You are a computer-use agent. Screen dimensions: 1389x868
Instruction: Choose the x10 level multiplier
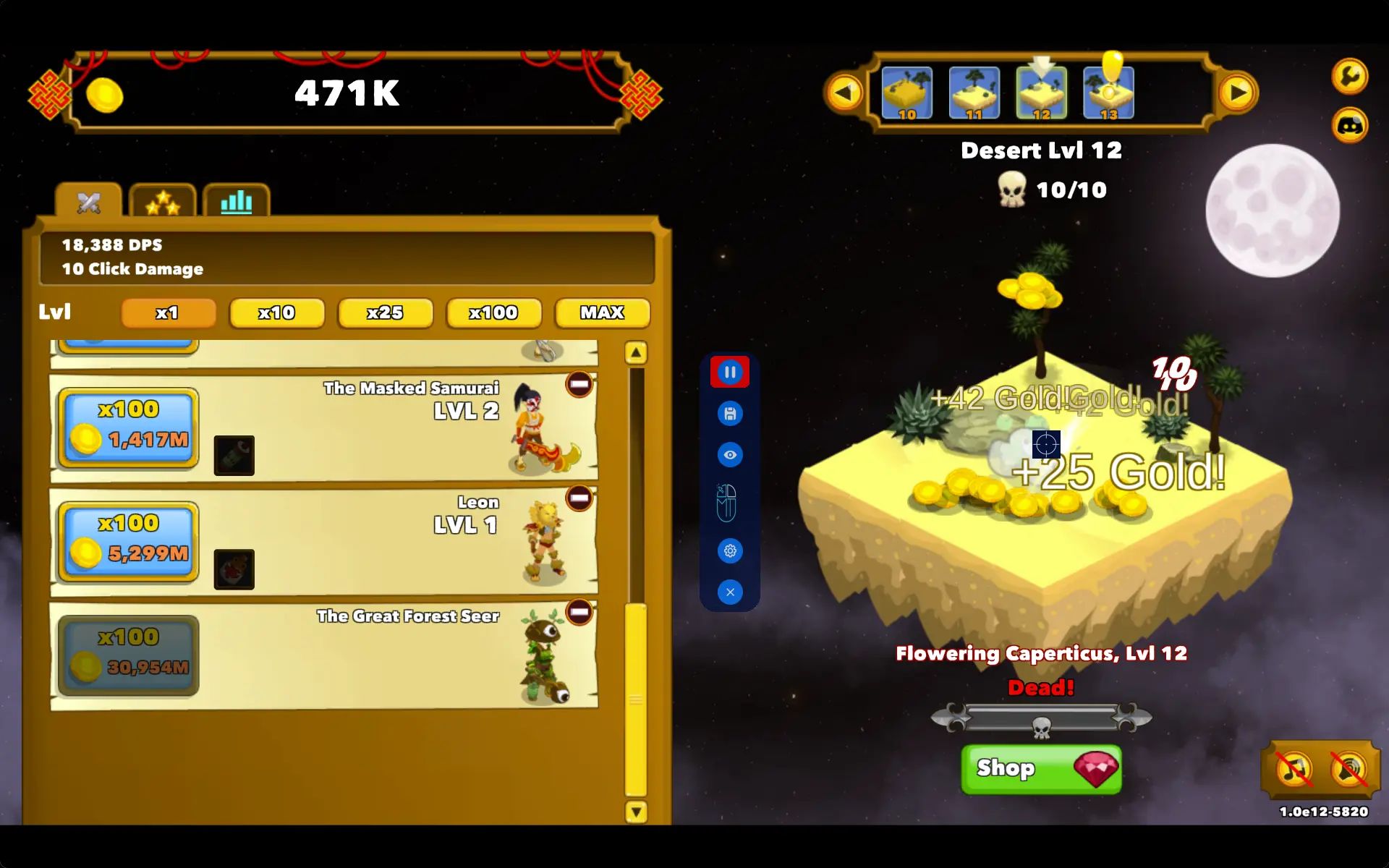pyautogui.click(x=276, y=313)
